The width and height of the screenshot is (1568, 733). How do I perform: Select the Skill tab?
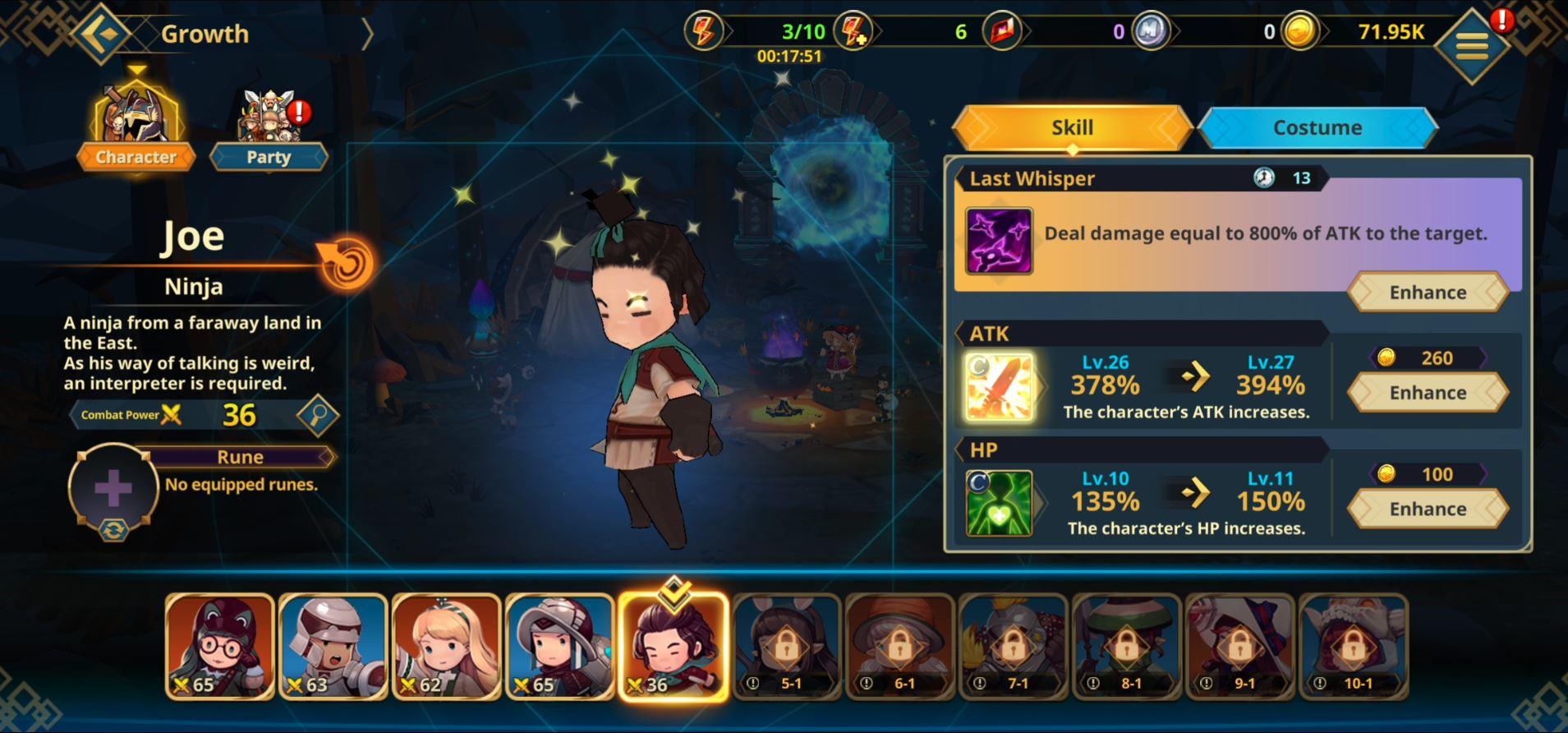1072,128
